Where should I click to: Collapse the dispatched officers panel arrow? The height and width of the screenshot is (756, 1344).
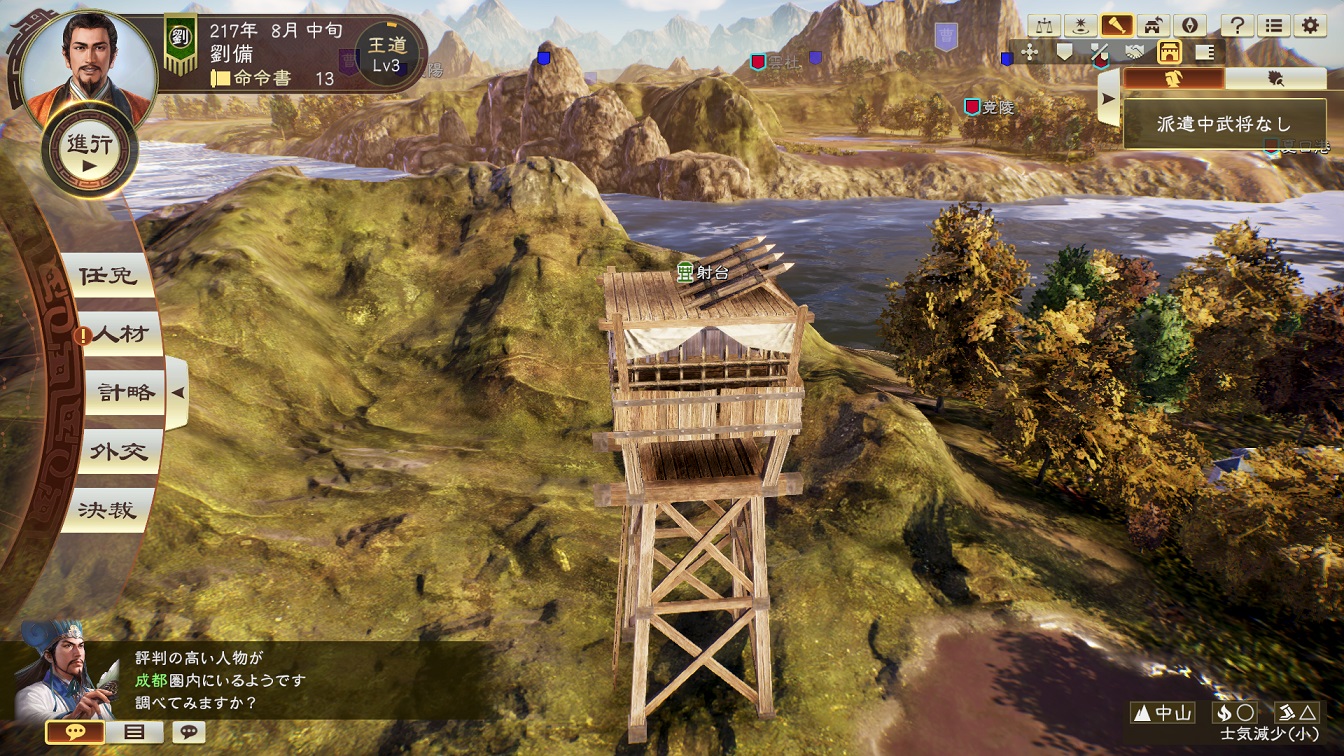point(1108,100)
